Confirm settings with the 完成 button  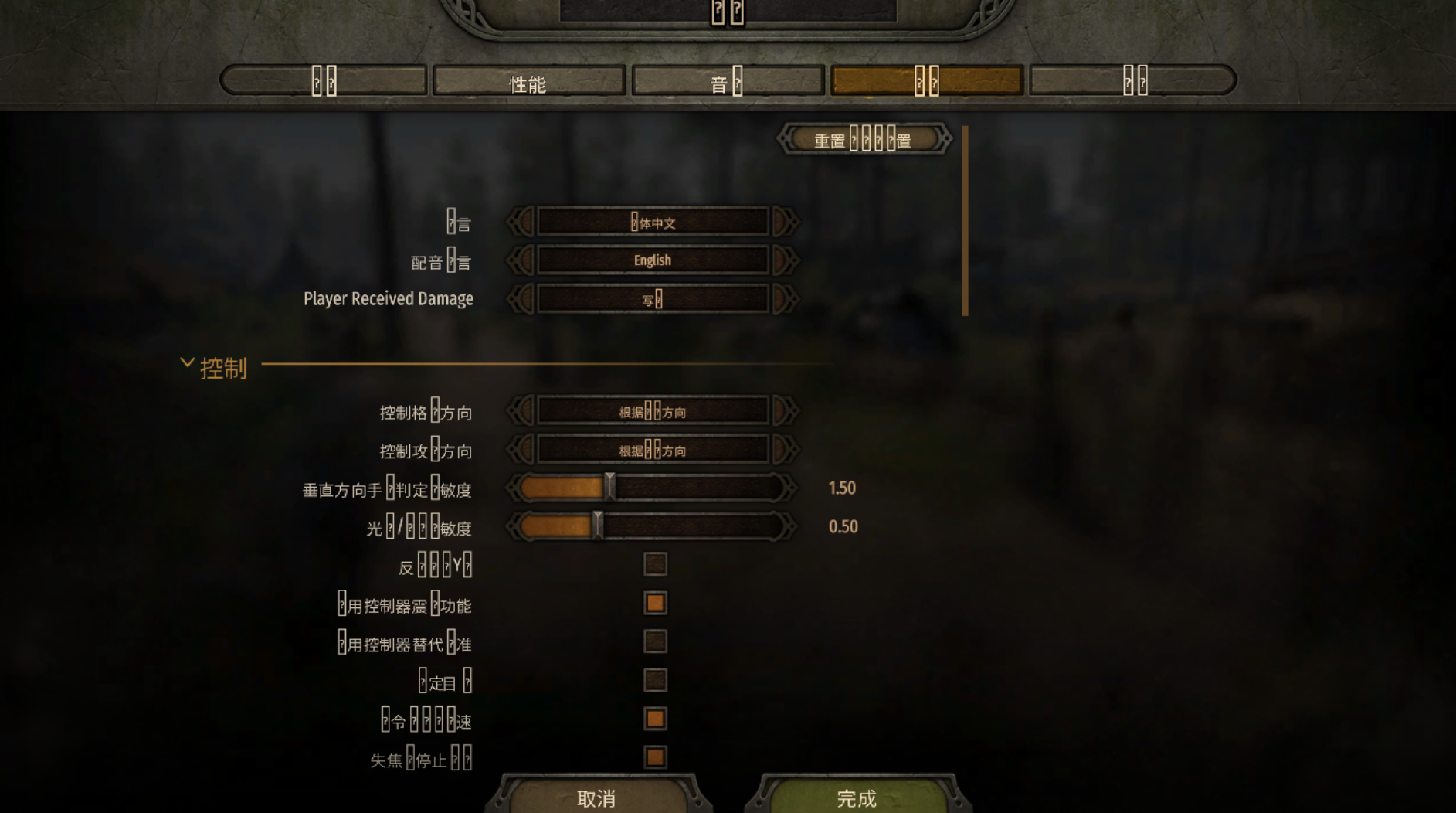[857, 798]
